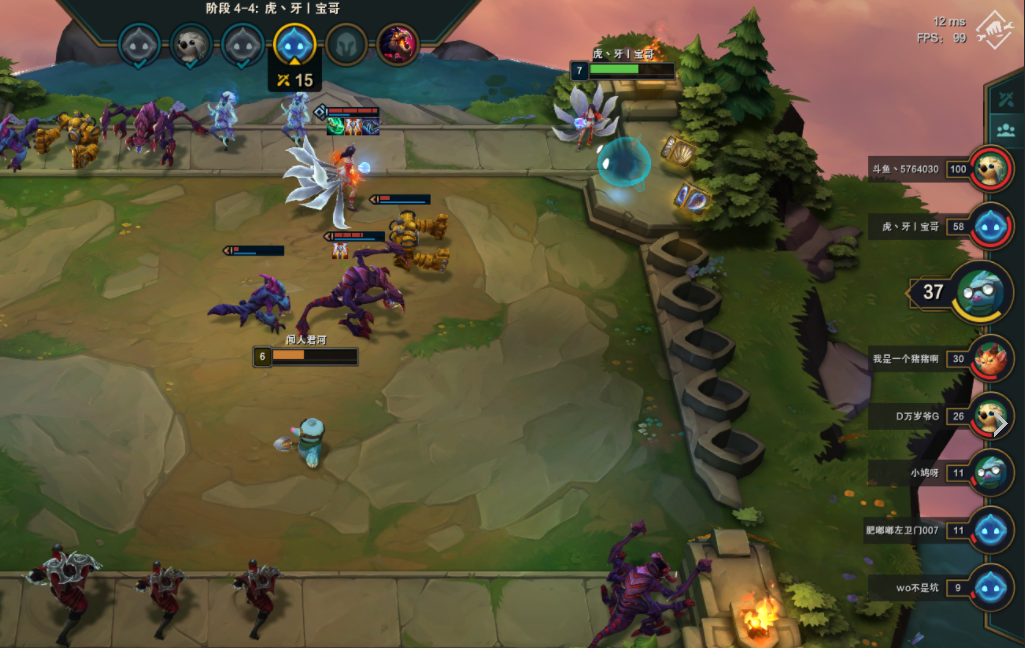Viewport: 1025px width, 648px height.
Task: Click the helmet round icon in stage tracker
Action: [x=346, y=45]
